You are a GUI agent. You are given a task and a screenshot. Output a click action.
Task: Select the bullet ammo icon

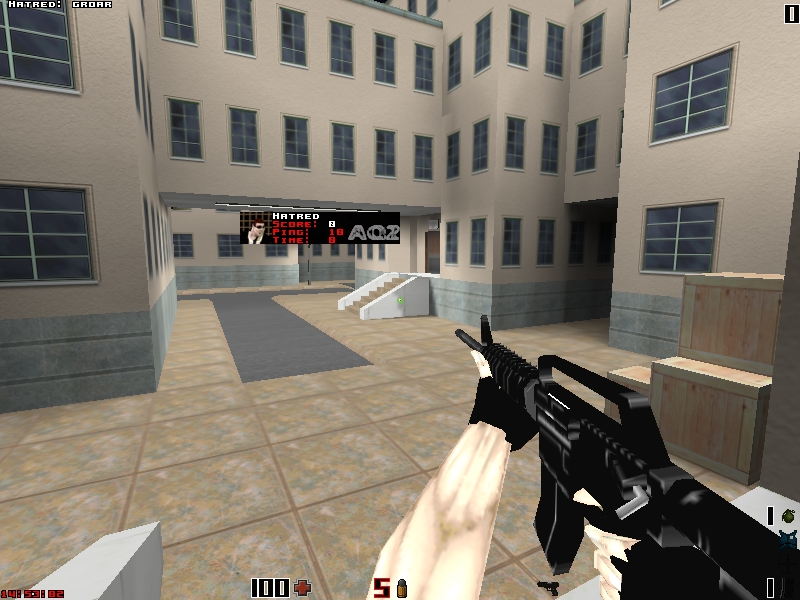pos(402,587)
